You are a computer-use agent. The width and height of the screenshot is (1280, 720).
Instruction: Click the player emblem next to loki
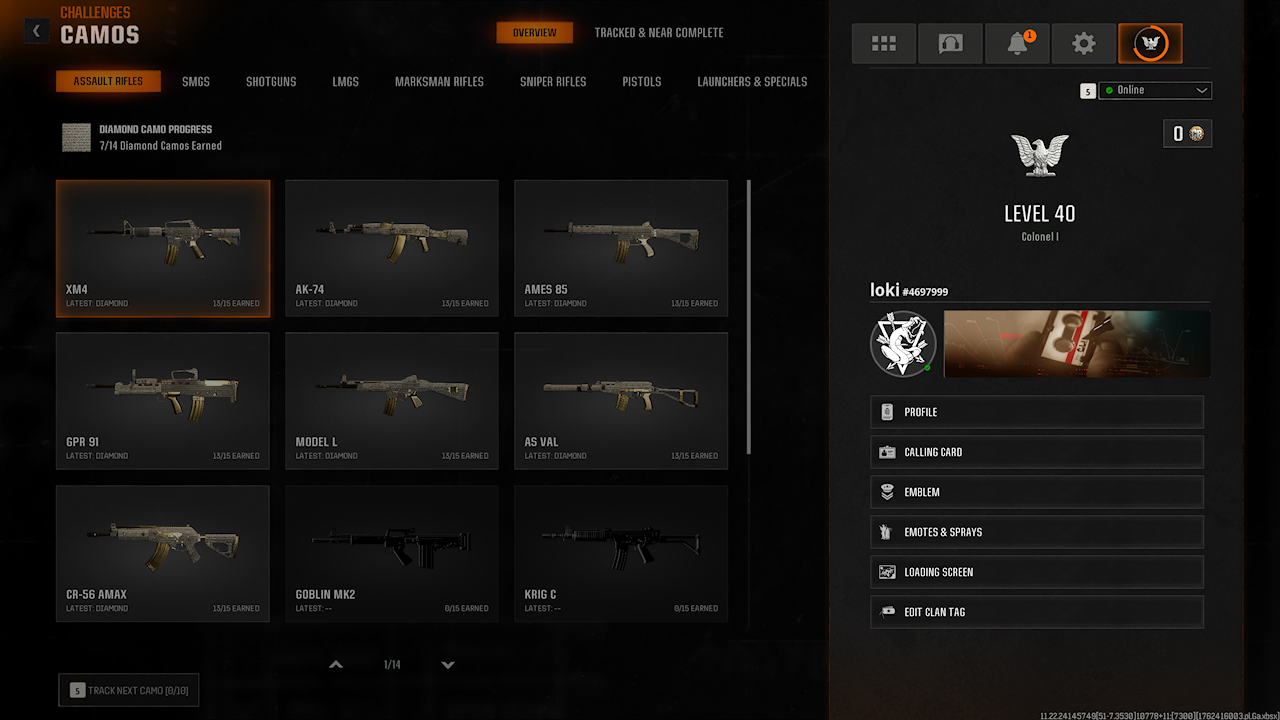[902, 344]
